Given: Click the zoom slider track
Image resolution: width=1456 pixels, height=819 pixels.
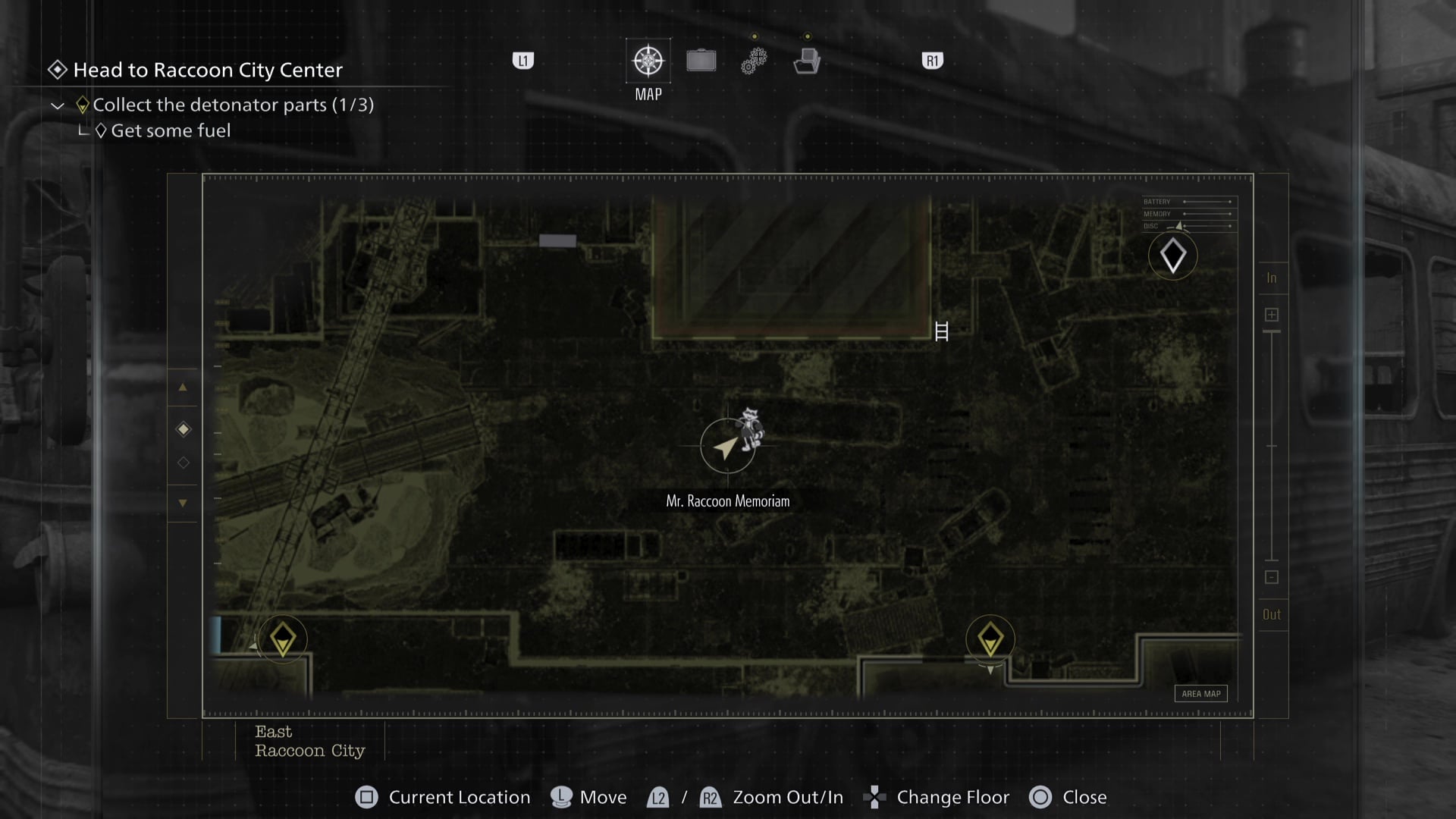Looking at the screenshot, I should click(x=1272, y=447).
